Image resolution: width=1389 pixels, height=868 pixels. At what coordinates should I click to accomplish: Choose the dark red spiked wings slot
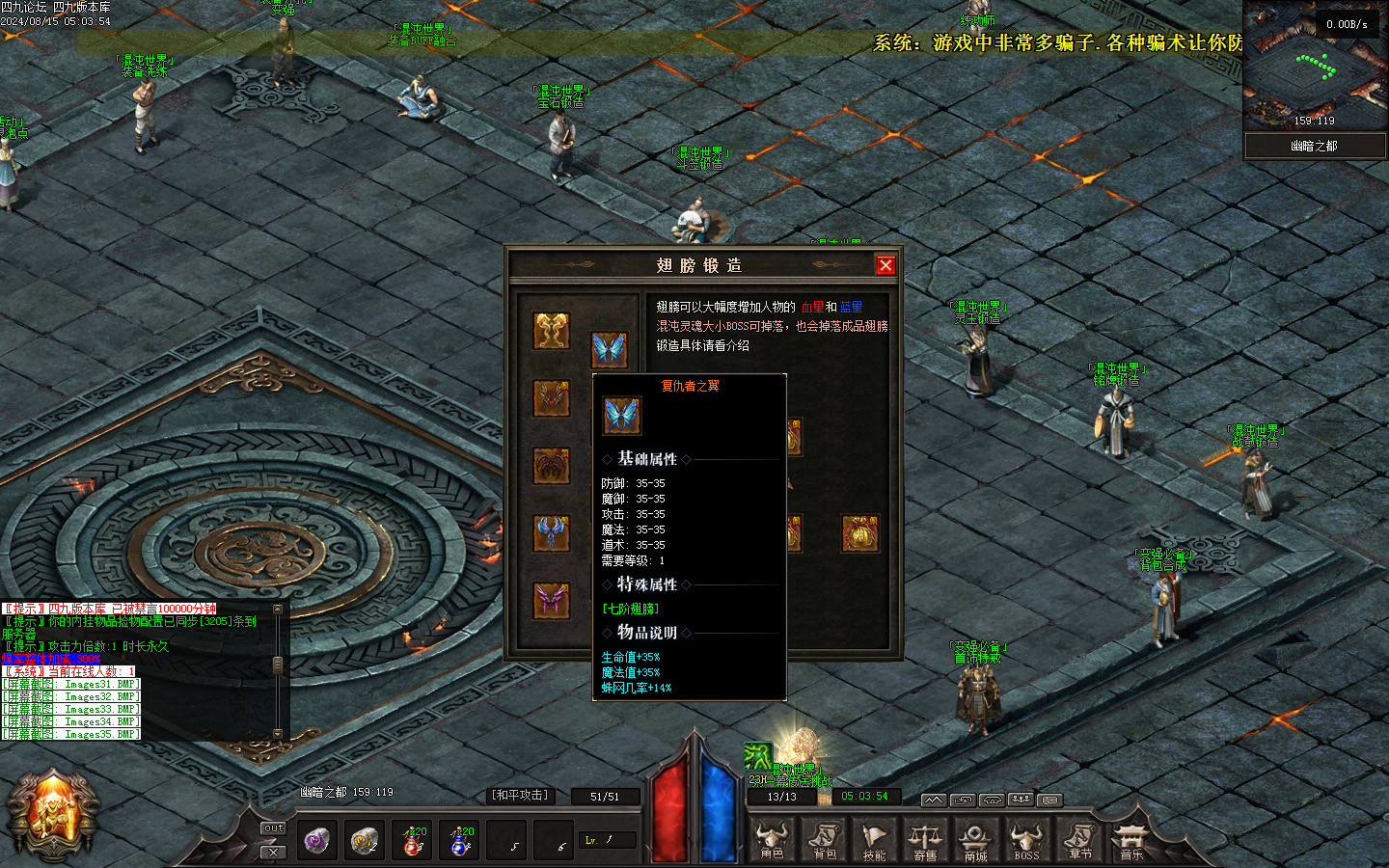552,398
